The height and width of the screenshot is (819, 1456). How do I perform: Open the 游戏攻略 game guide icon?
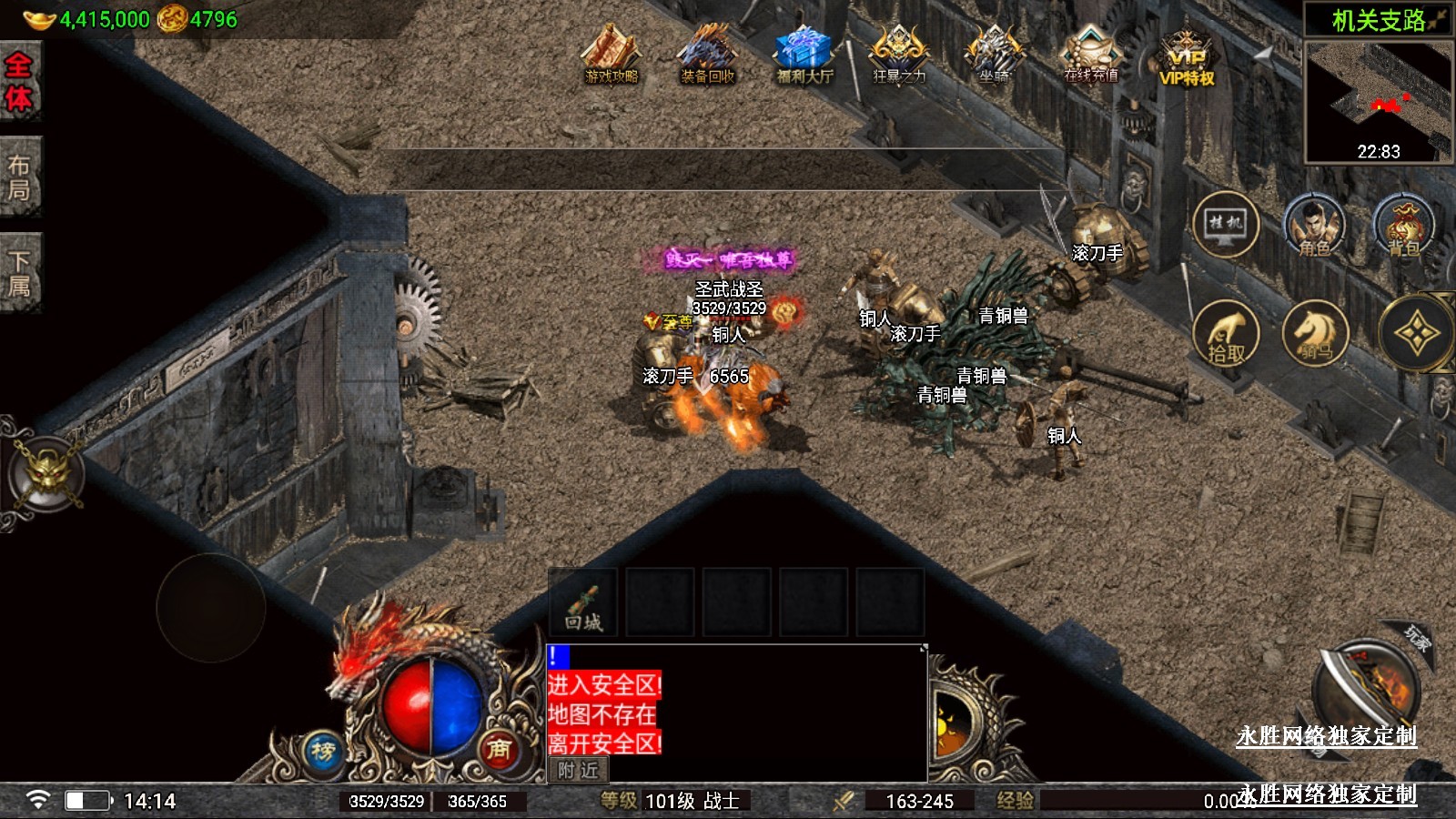612,56
